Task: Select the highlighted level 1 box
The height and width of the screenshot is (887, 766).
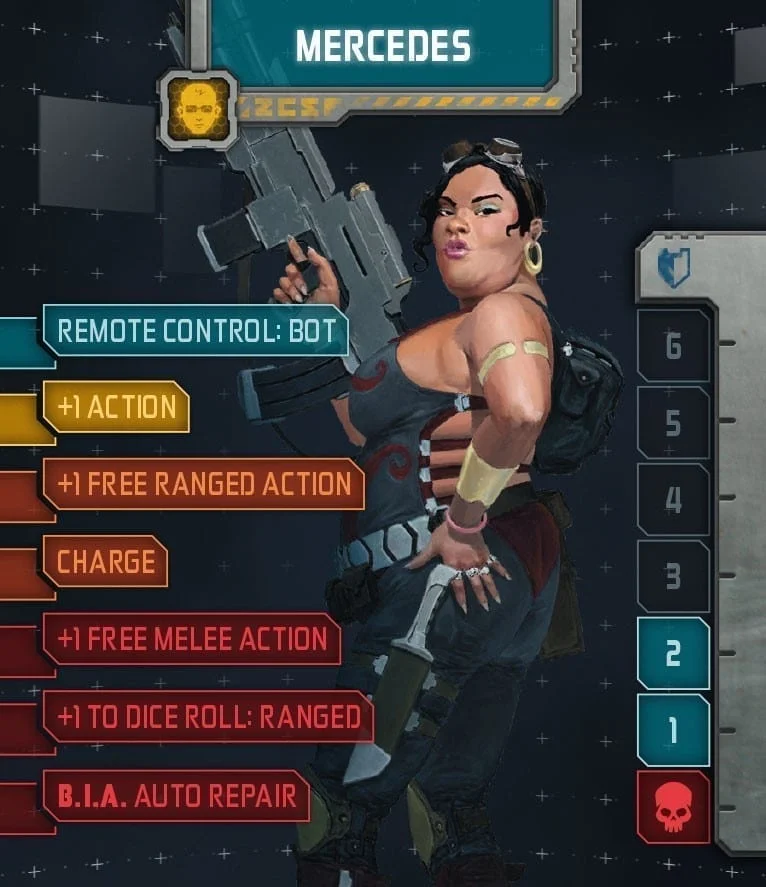Action: 673,731
